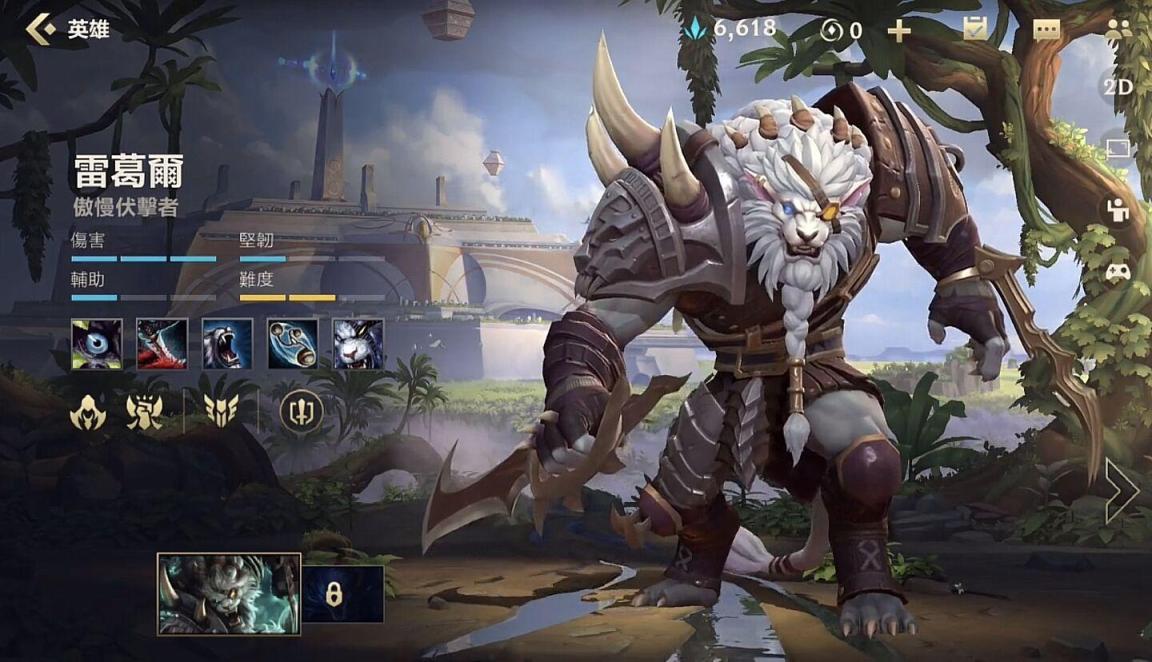1152x662 pixels.
Task: Select the hooded assassin role icon
Action: [x=88, y=411]
